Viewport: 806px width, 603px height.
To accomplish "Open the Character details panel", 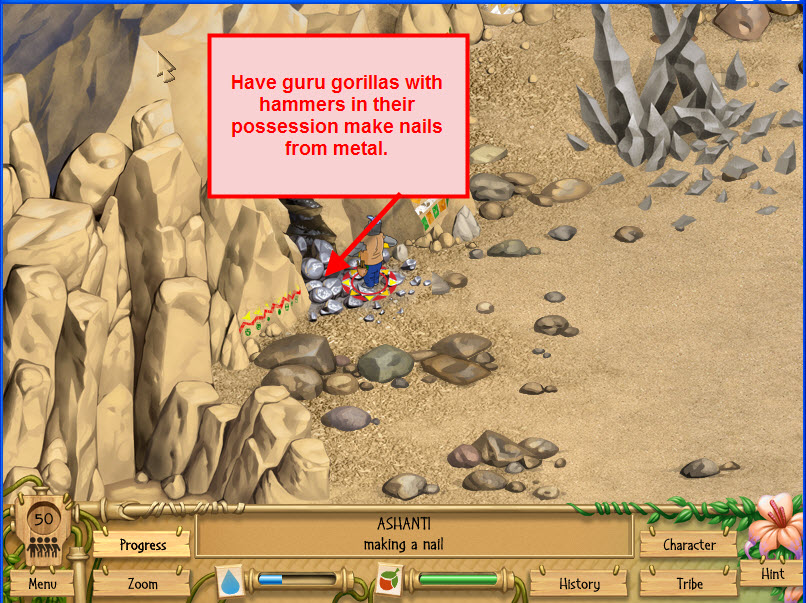I will point(689,545).
